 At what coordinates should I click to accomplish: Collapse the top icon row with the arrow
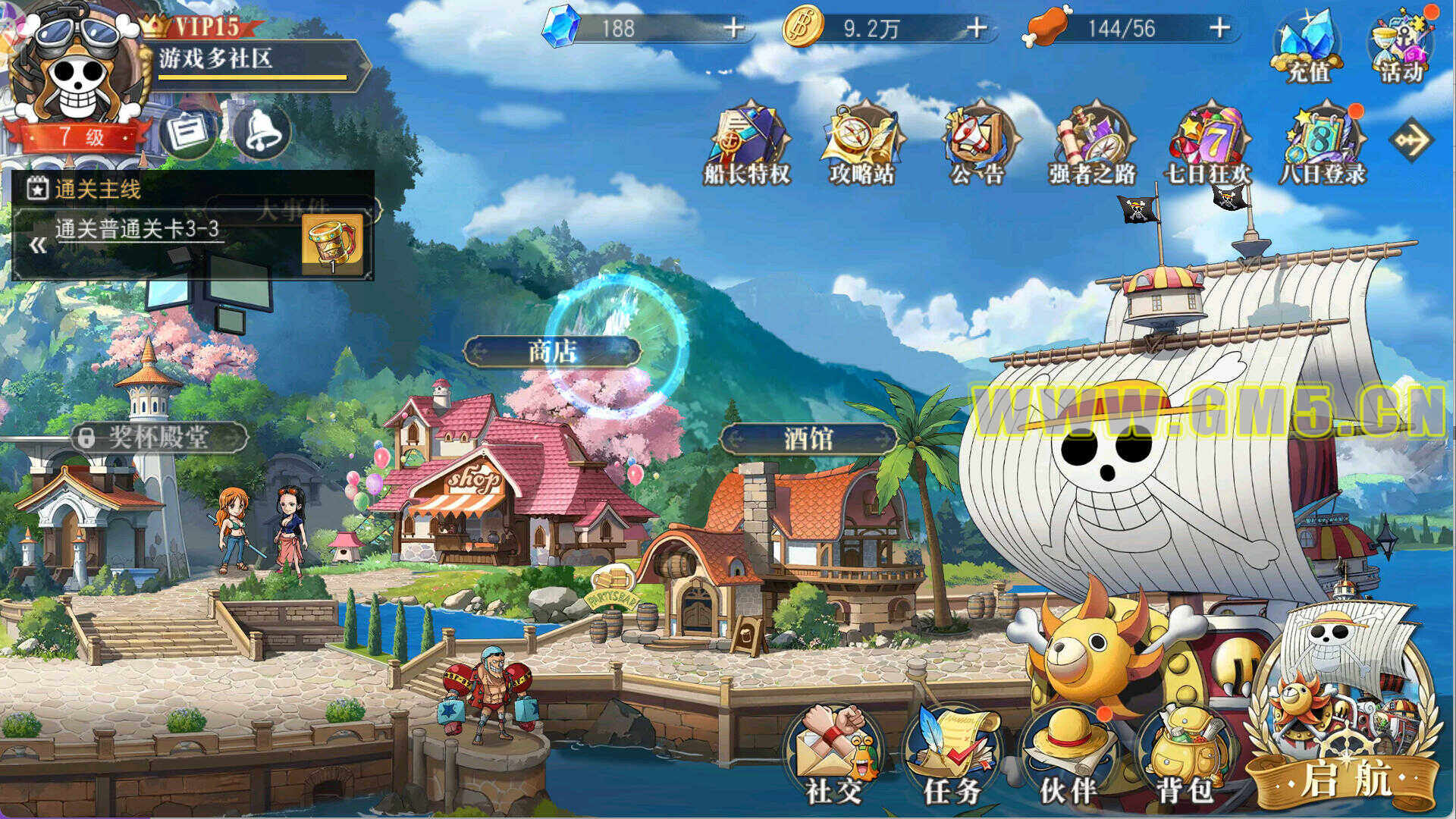1410,140
